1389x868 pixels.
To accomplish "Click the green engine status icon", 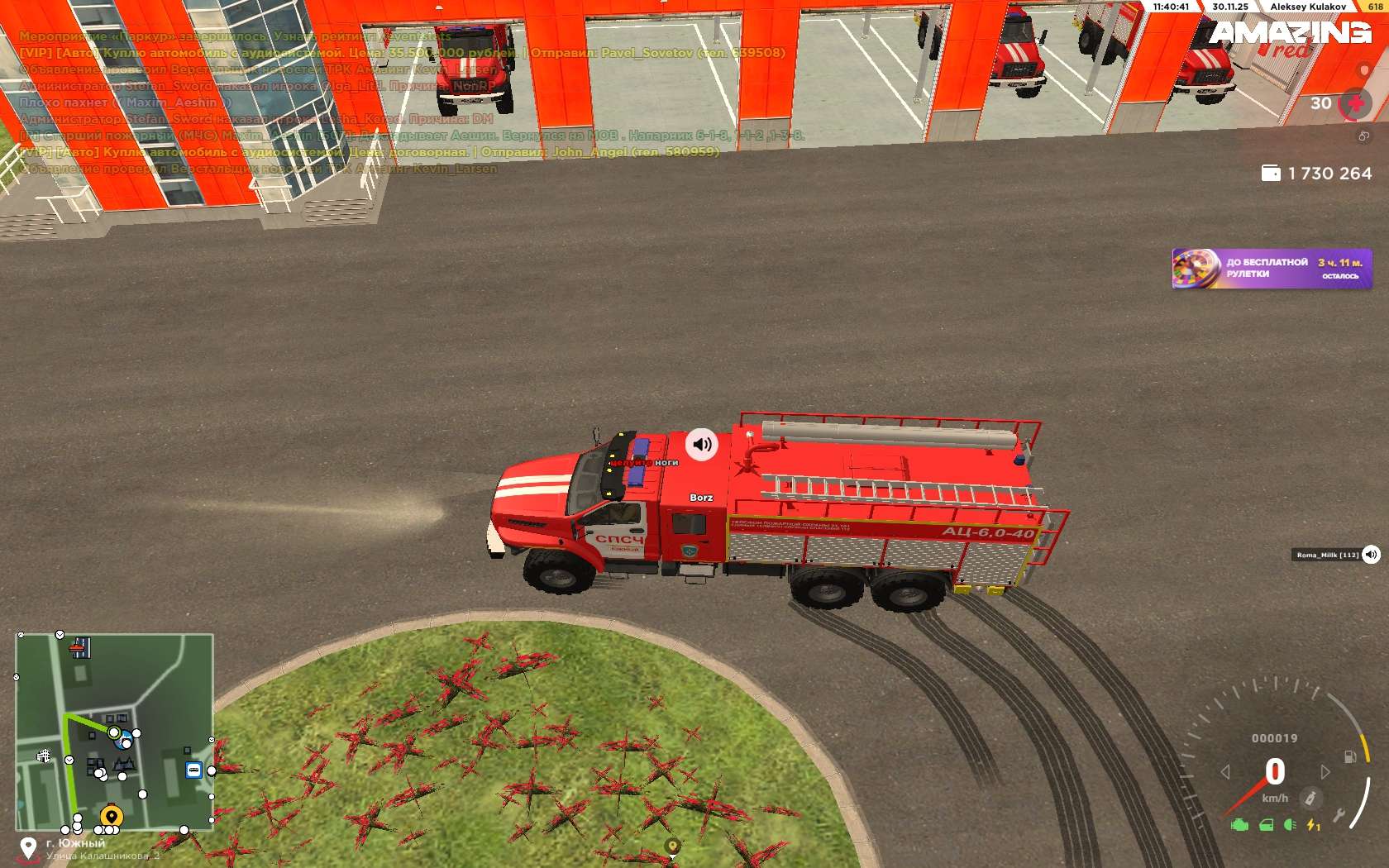I will pyautogui.click(x=1239, y=825).
